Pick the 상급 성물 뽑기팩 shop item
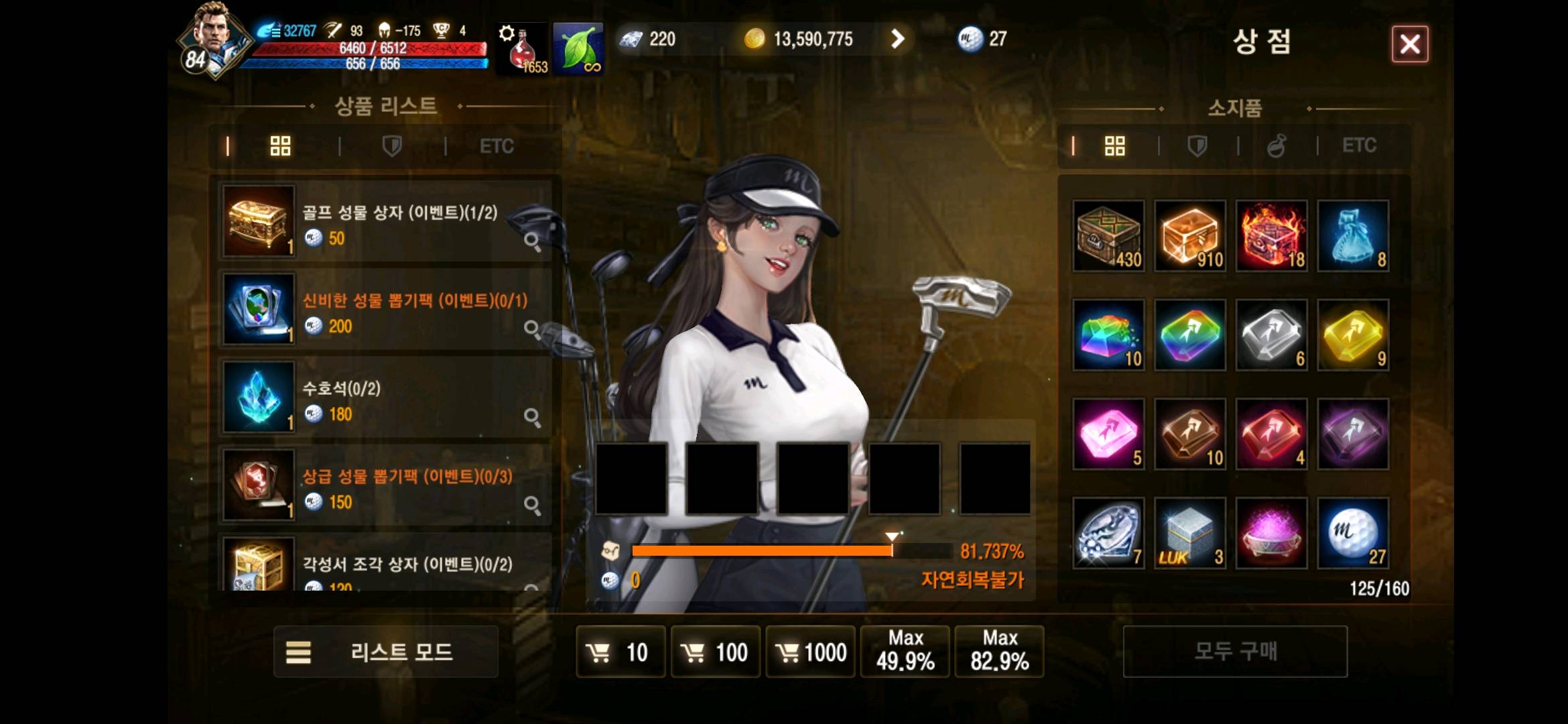1568x724 pixels. tap(385, 485)
